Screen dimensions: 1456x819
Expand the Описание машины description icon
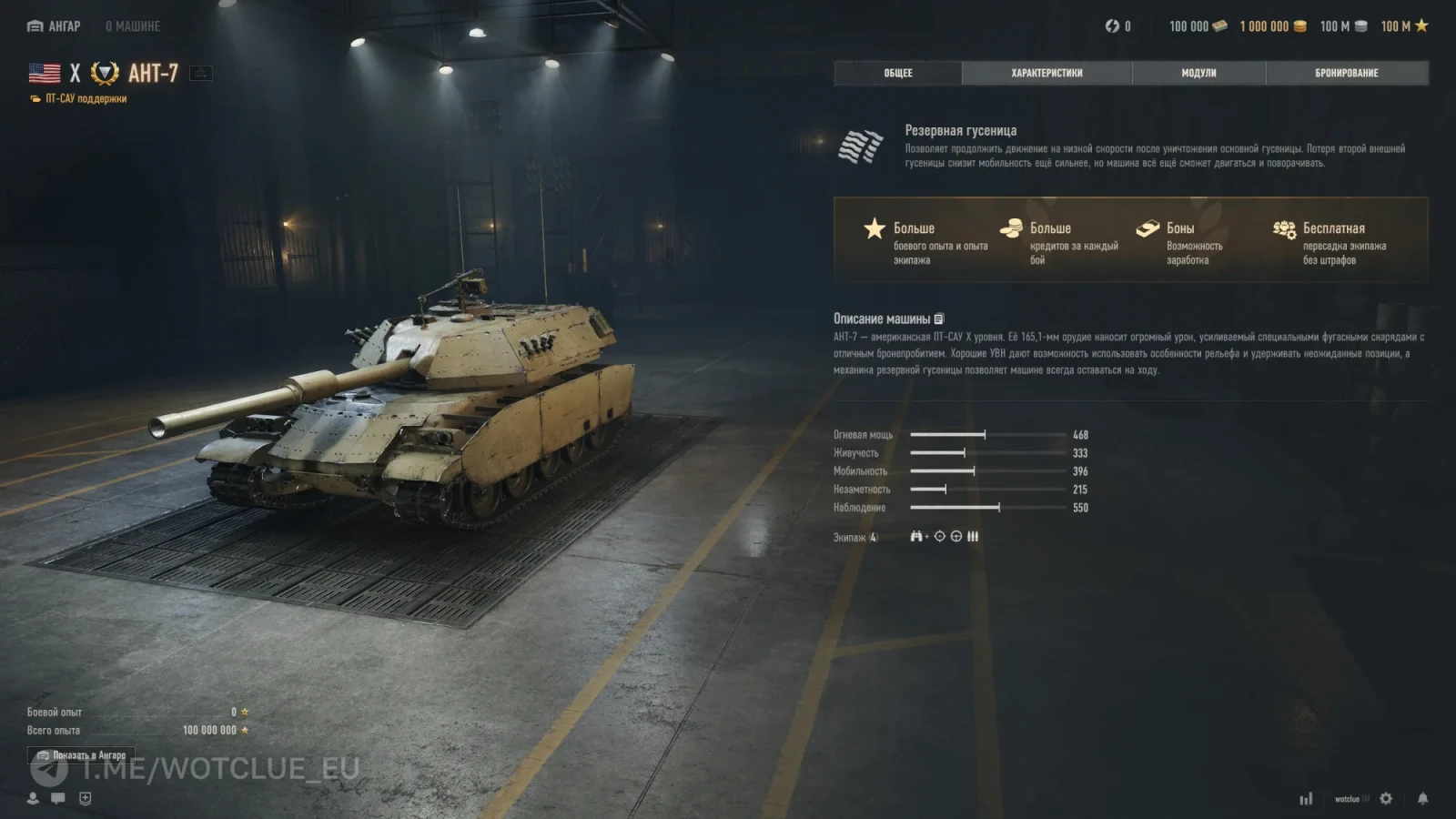coord(939,319)
